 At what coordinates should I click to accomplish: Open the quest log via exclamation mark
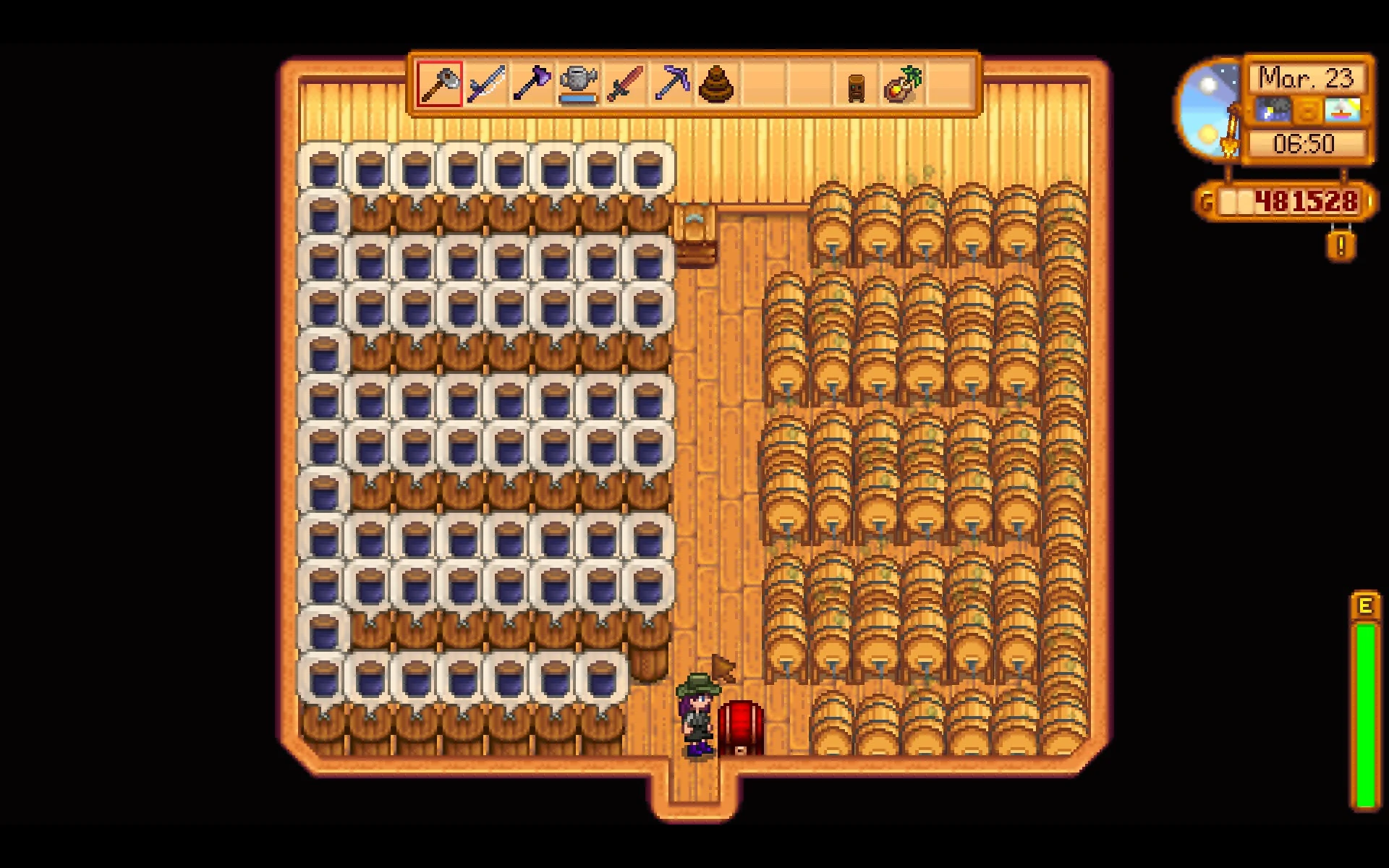point(1341,246)
